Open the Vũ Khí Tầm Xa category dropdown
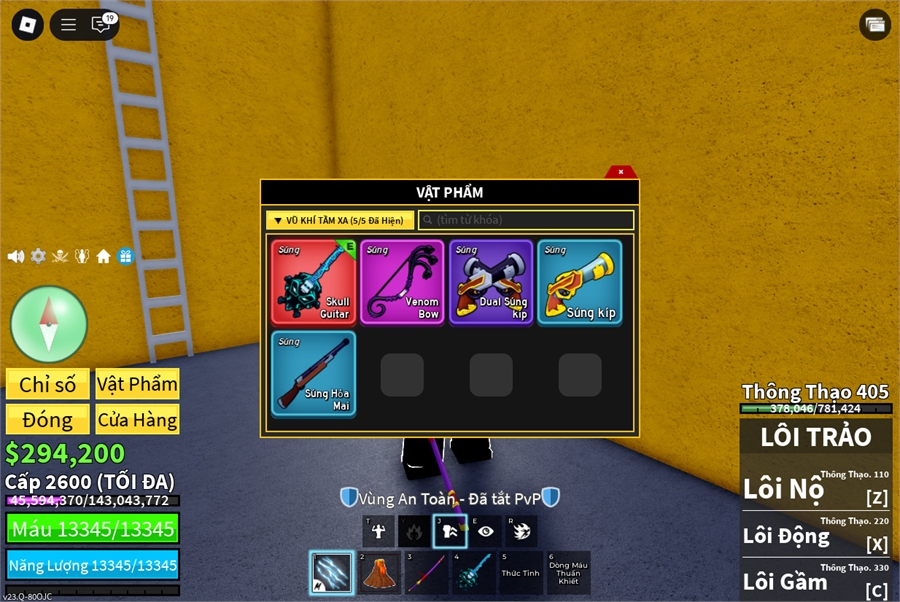900x602 pixels. pos(340,220)
